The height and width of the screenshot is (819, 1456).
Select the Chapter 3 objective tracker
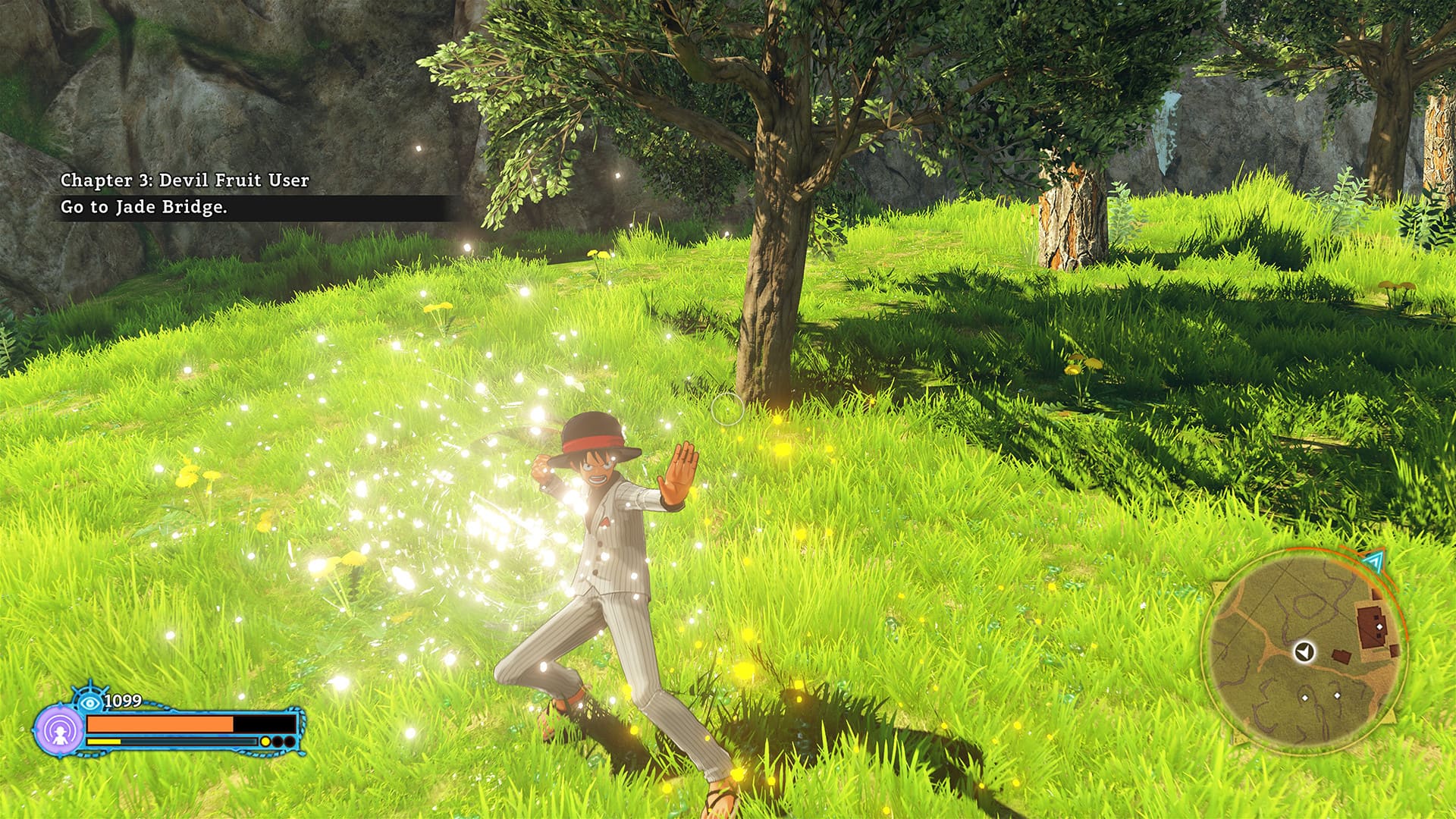(x=184, y=193)
